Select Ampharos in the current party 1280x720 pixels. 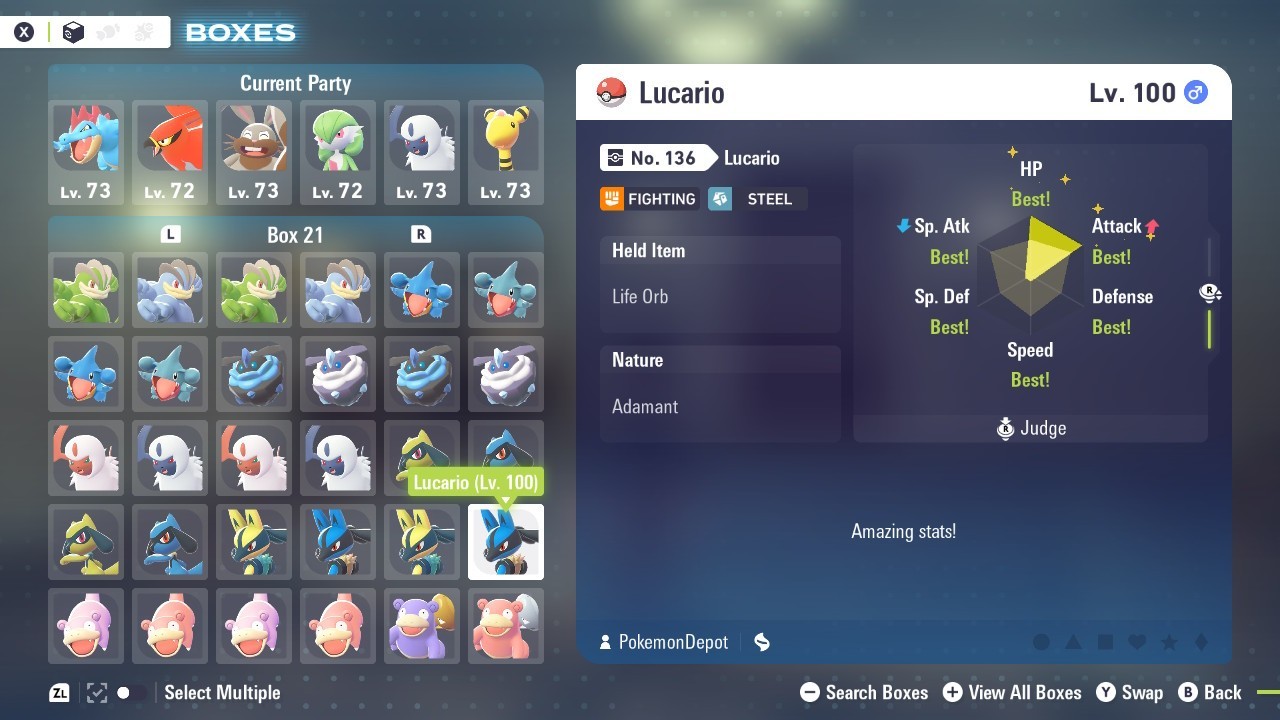coord(506,152)
